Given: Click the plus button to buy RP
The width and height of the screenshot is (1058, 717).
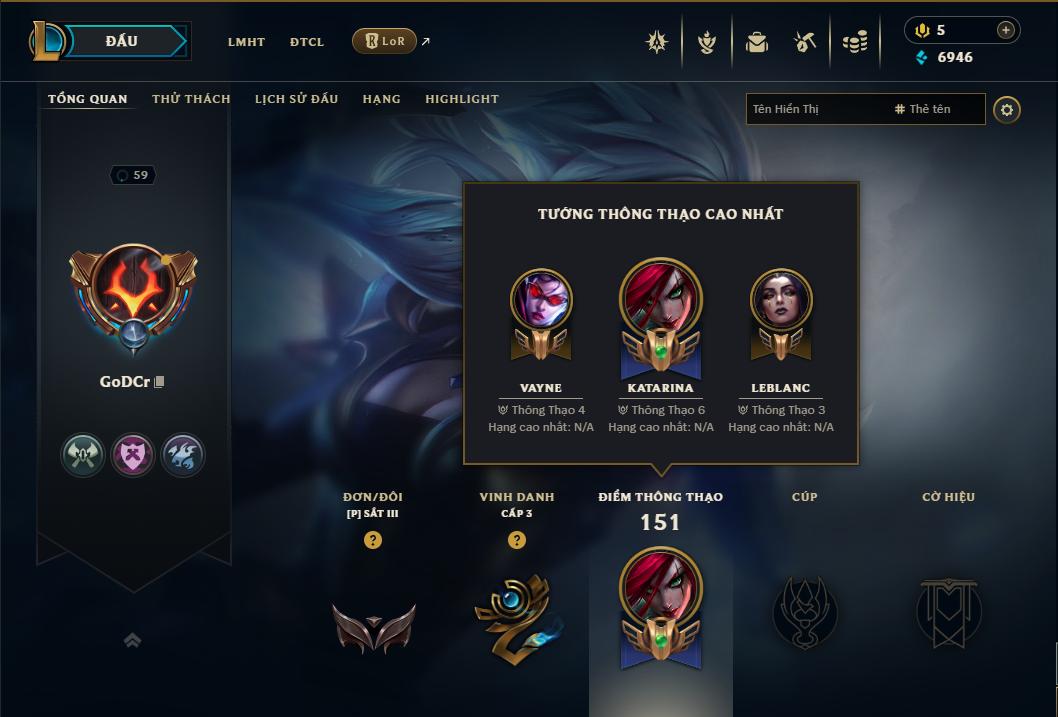Looking at the screenshot, I should [1005, 30].
